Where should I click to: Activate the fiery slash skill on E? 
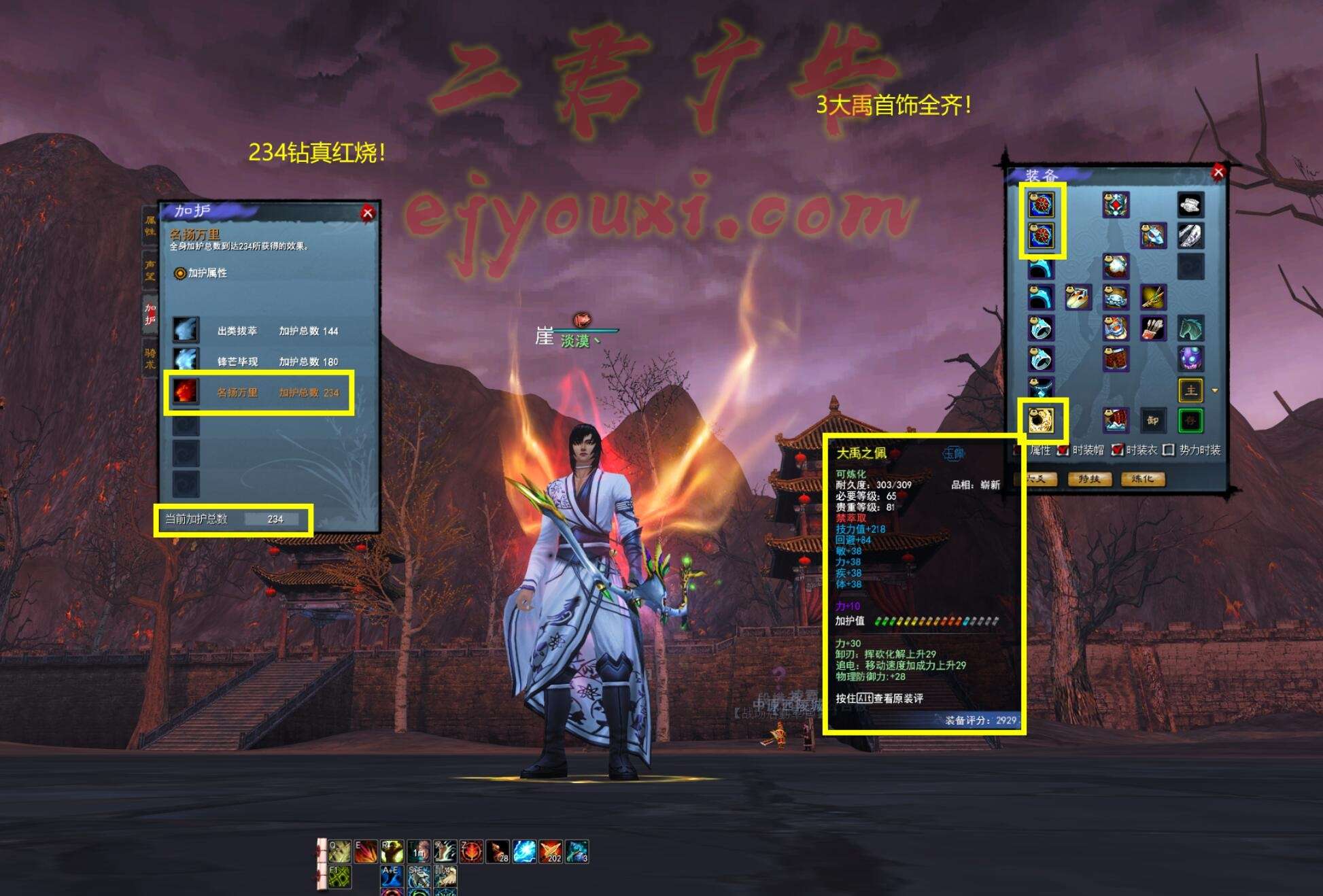366,851
